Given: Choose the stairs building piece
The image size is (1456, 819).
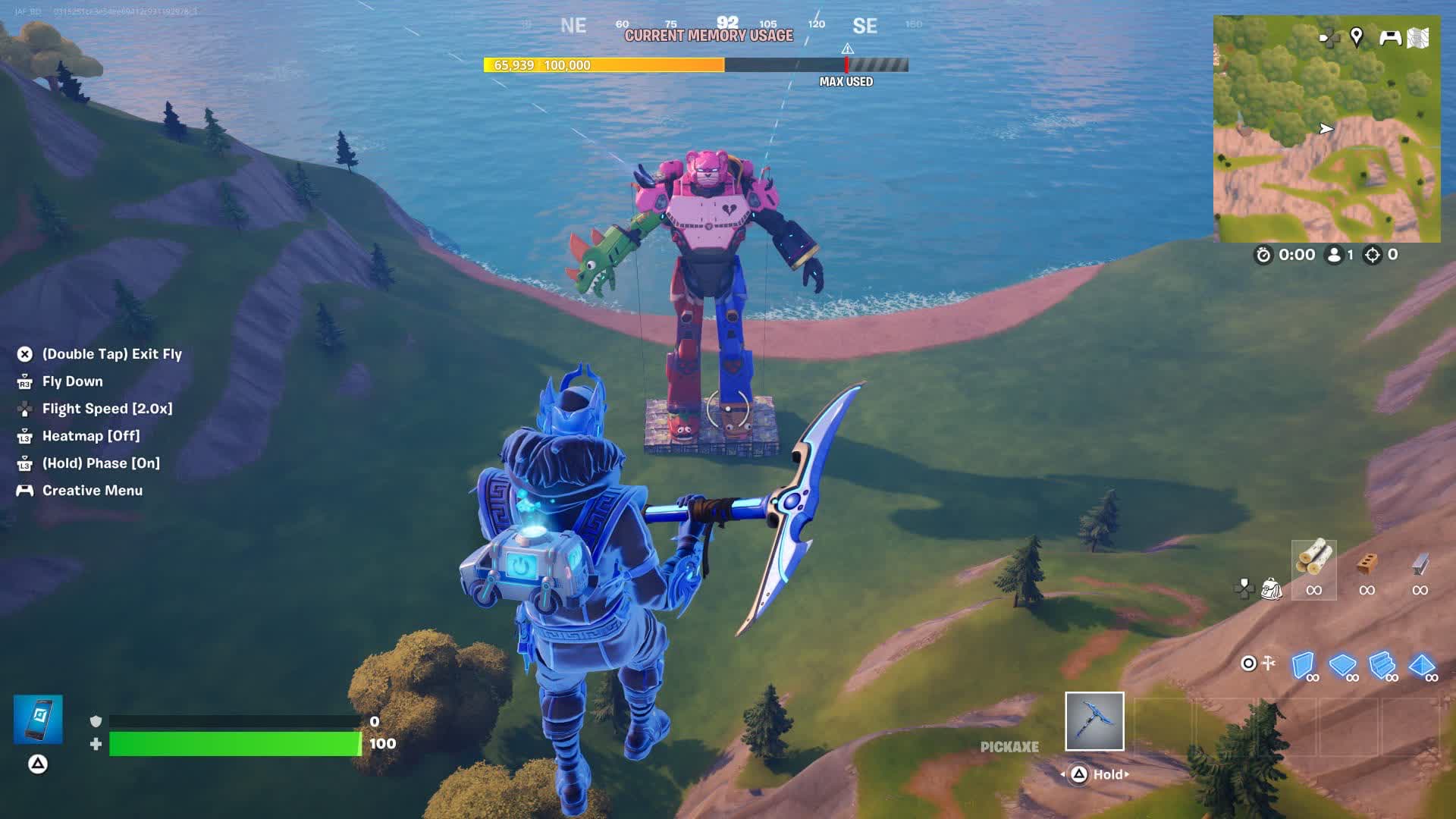Looking at the screenshot, I should click(1382, 665).
